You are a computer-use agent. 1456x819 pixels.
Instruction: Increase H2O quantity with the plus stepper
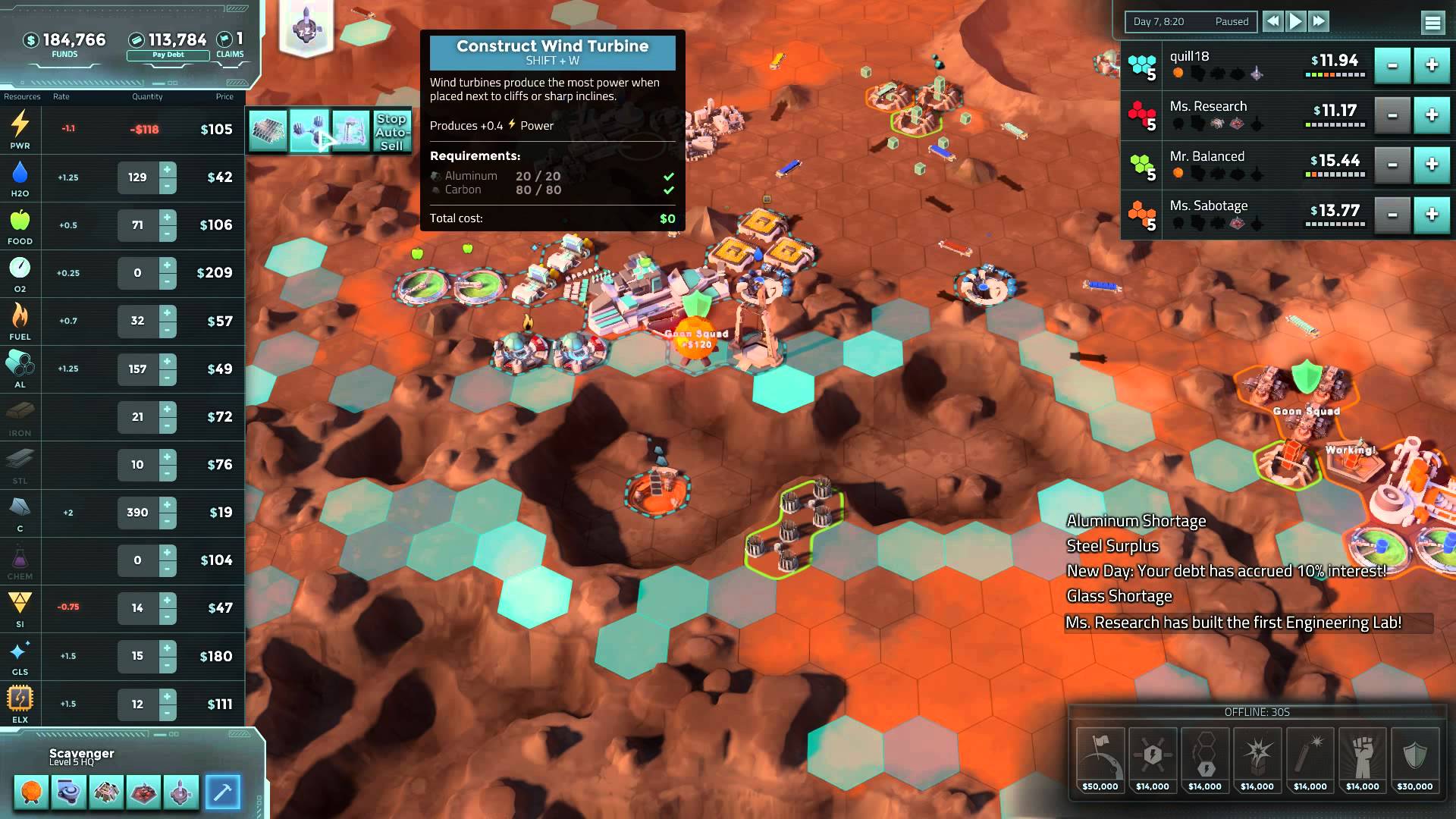[x=167, y=171]
